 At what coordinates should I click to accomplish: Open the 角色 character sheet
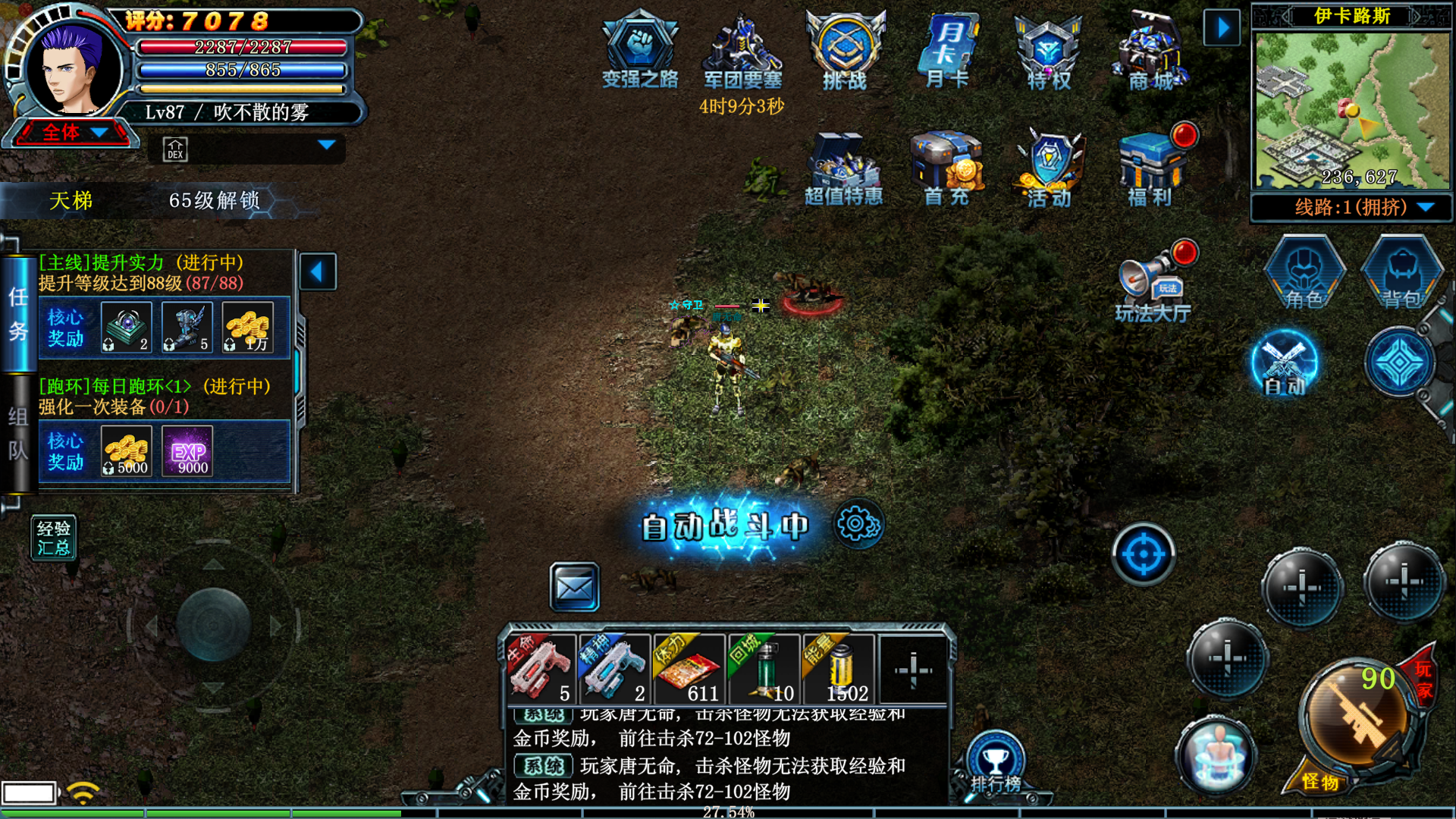[x=1304, y=273]
